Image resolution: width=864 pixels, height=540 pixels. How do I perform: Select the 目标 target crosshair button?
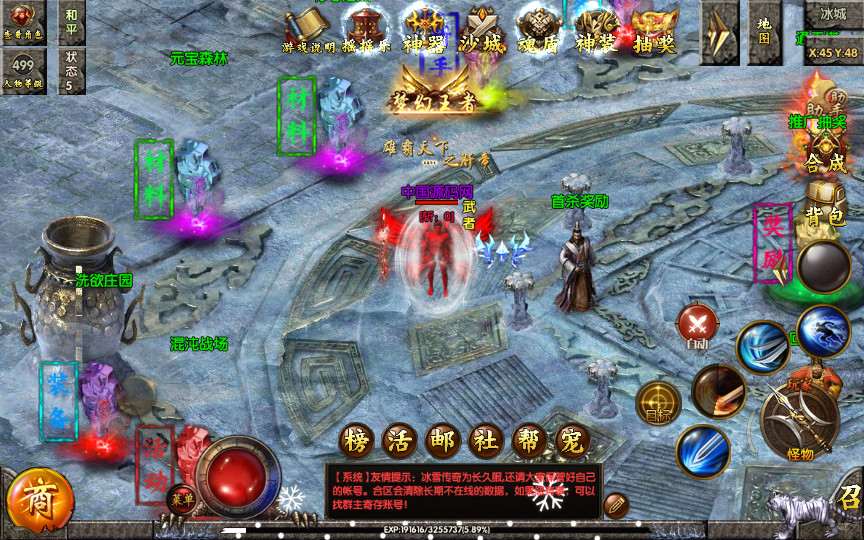(x=658, y=402)
